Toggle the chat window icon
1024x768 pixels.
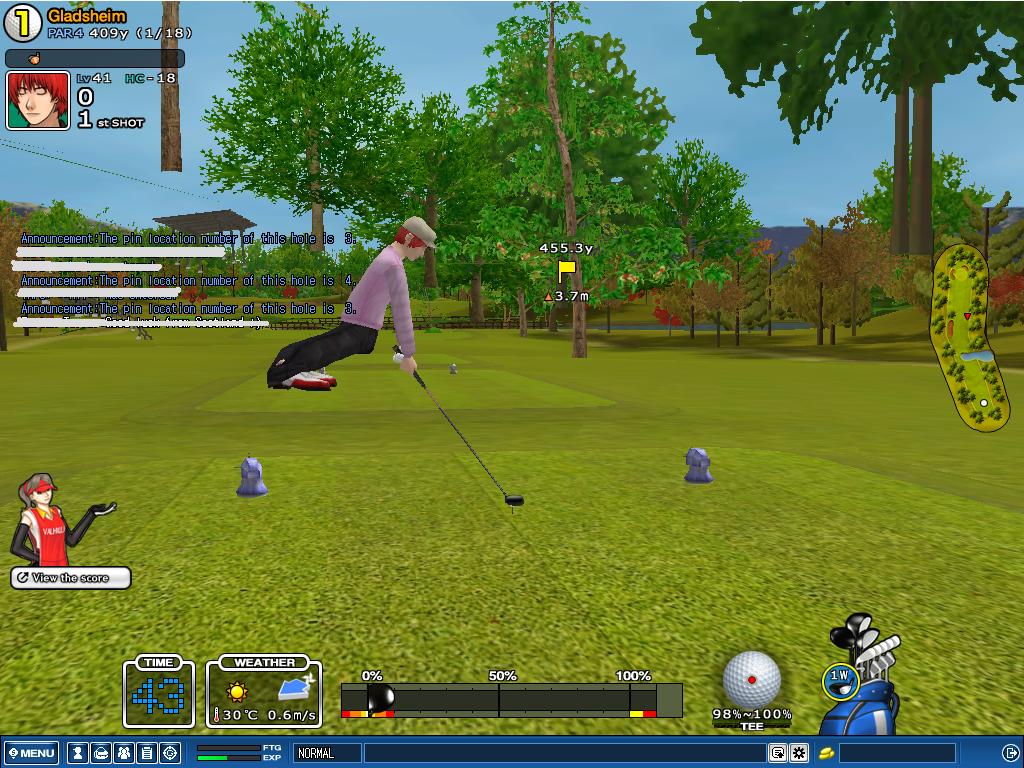(x=777, y=753)
